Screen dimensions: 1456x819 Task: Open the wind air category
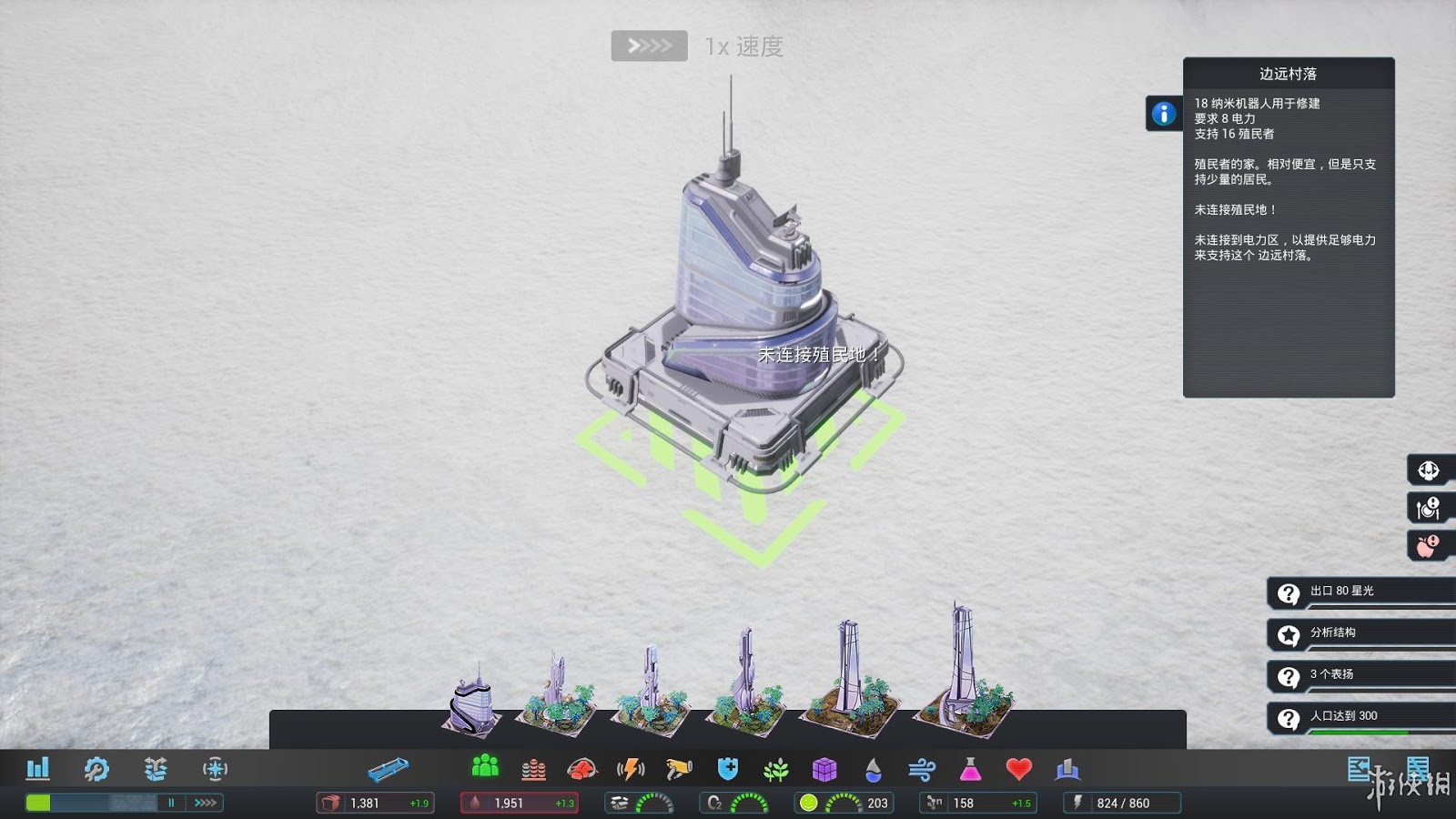[x=922, y=771]
